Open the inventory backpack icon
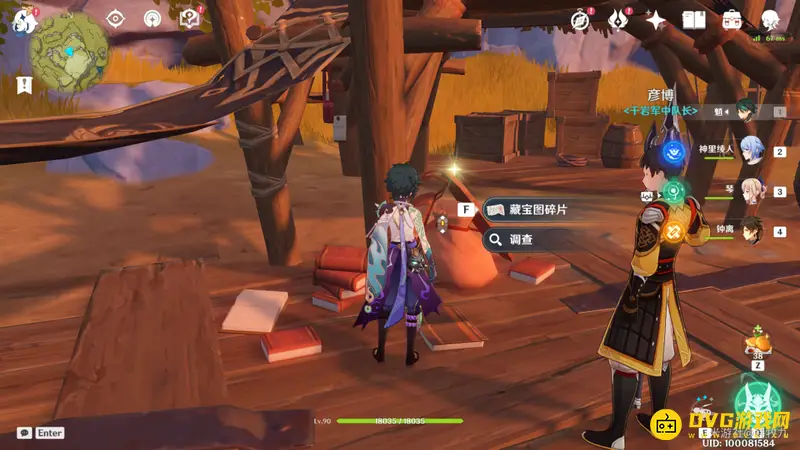The image size is (800, 450). [732, 19]
